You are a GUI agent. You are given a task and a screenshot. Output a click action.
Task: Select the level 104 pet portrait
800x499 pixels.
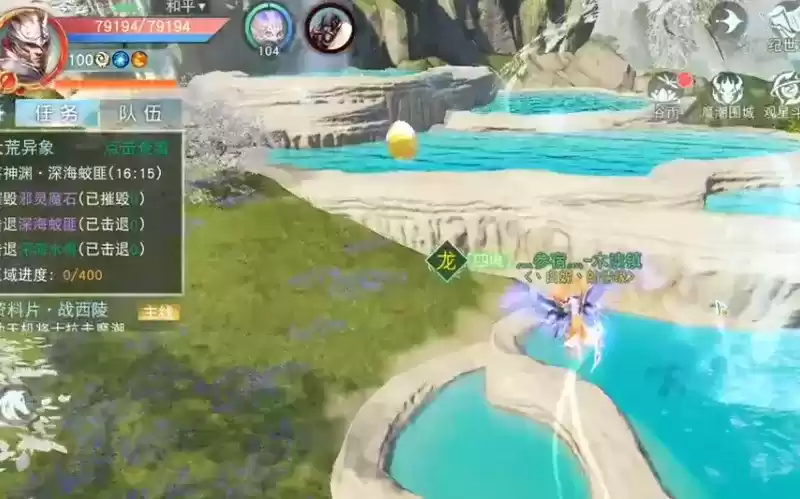(268, 27)
